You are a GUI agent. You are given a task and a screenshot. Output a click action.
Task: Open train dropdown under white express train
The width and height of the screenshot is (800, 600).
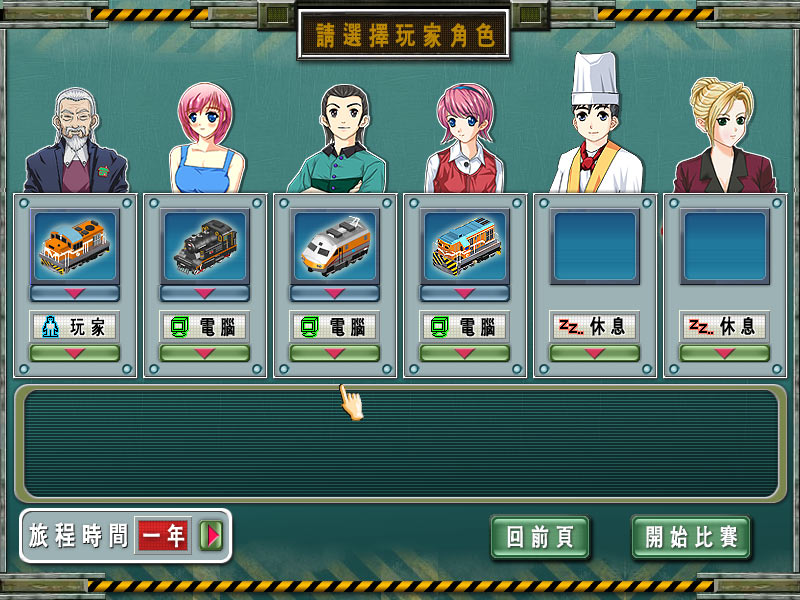335,293
